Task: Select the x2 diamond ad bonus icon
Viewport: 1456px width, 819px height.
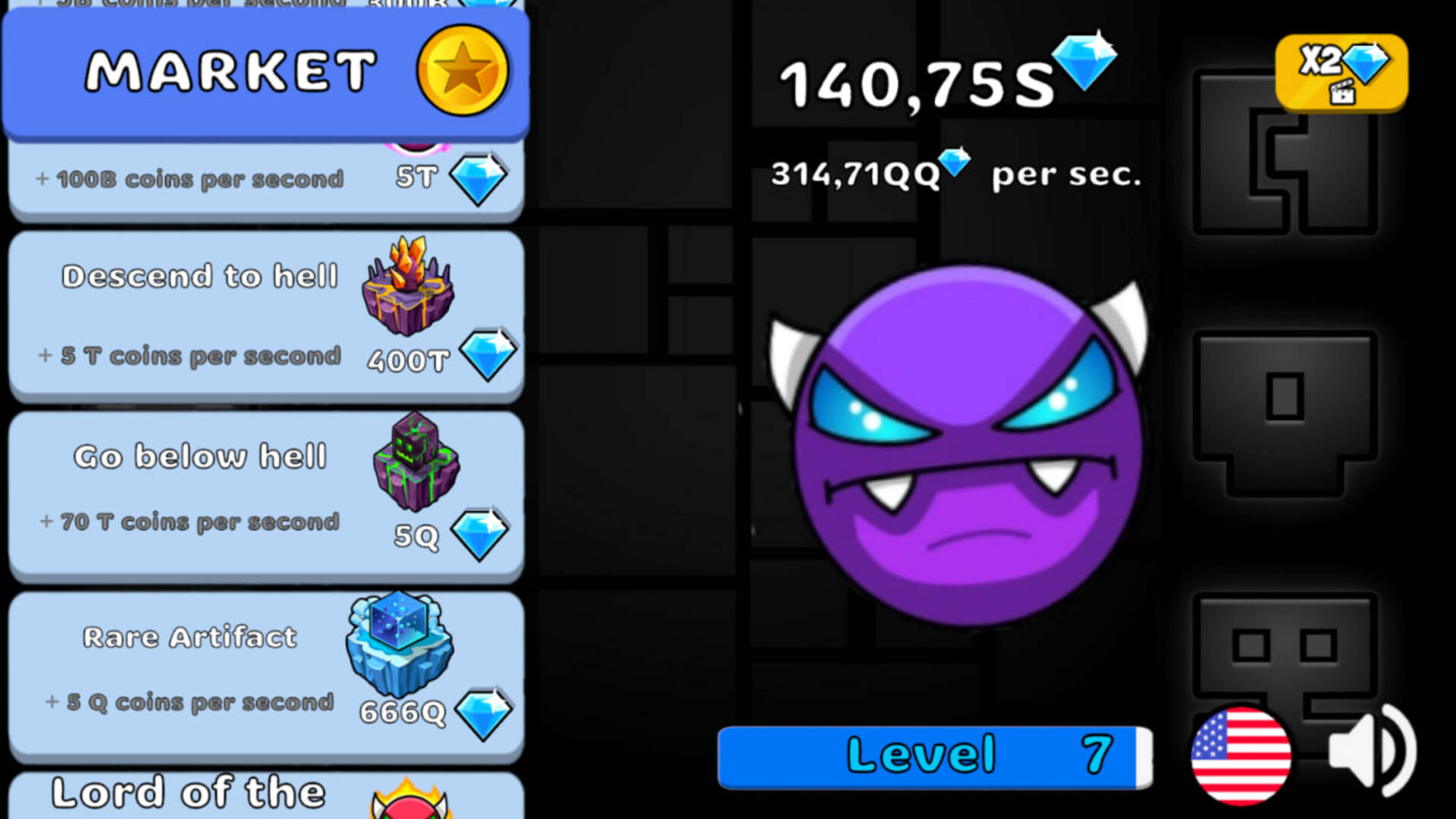Action: tap(1341, 72)
